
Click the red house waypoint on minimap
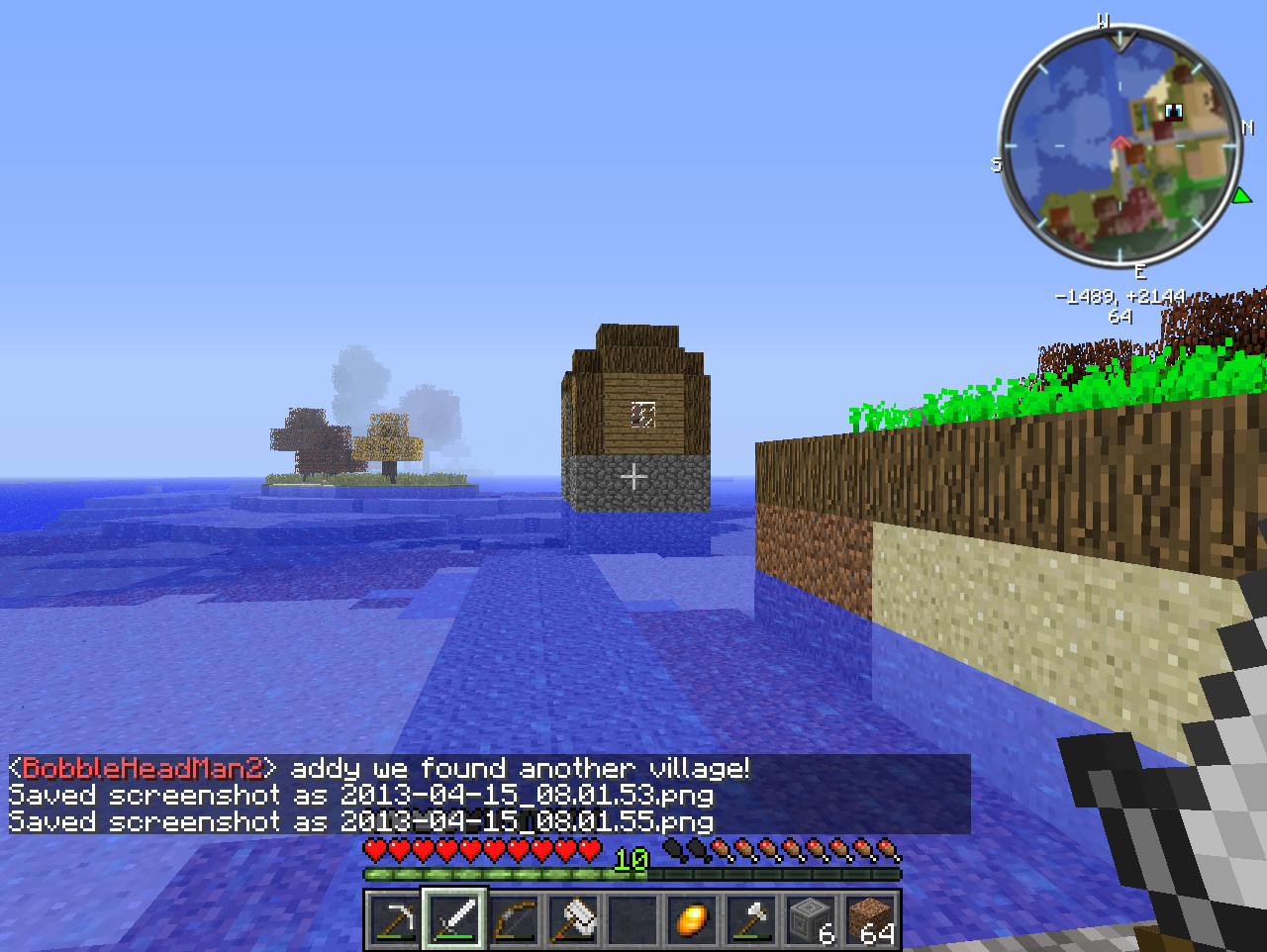(x=1121, y=144)
